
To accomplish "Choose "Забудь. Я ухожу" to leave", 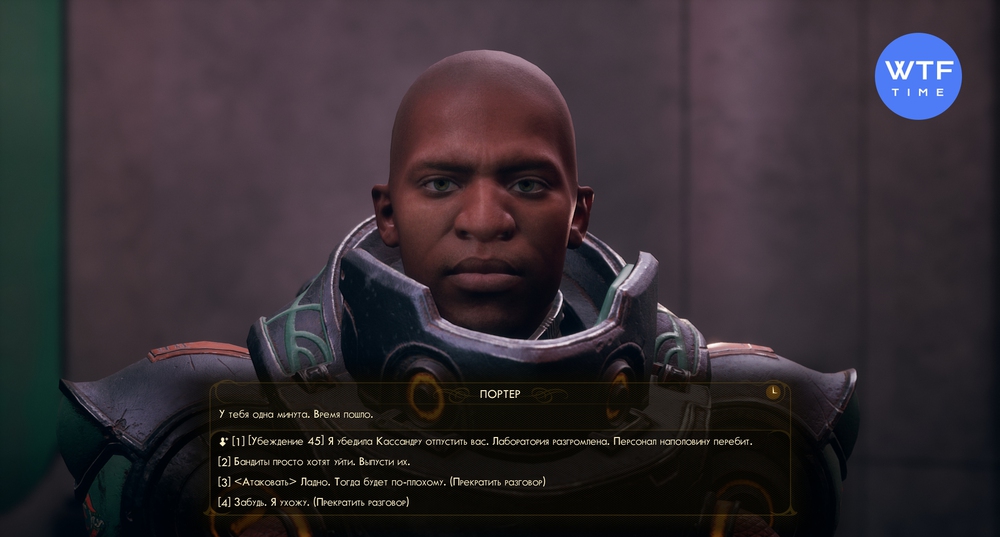I will (x=313, y=502).
